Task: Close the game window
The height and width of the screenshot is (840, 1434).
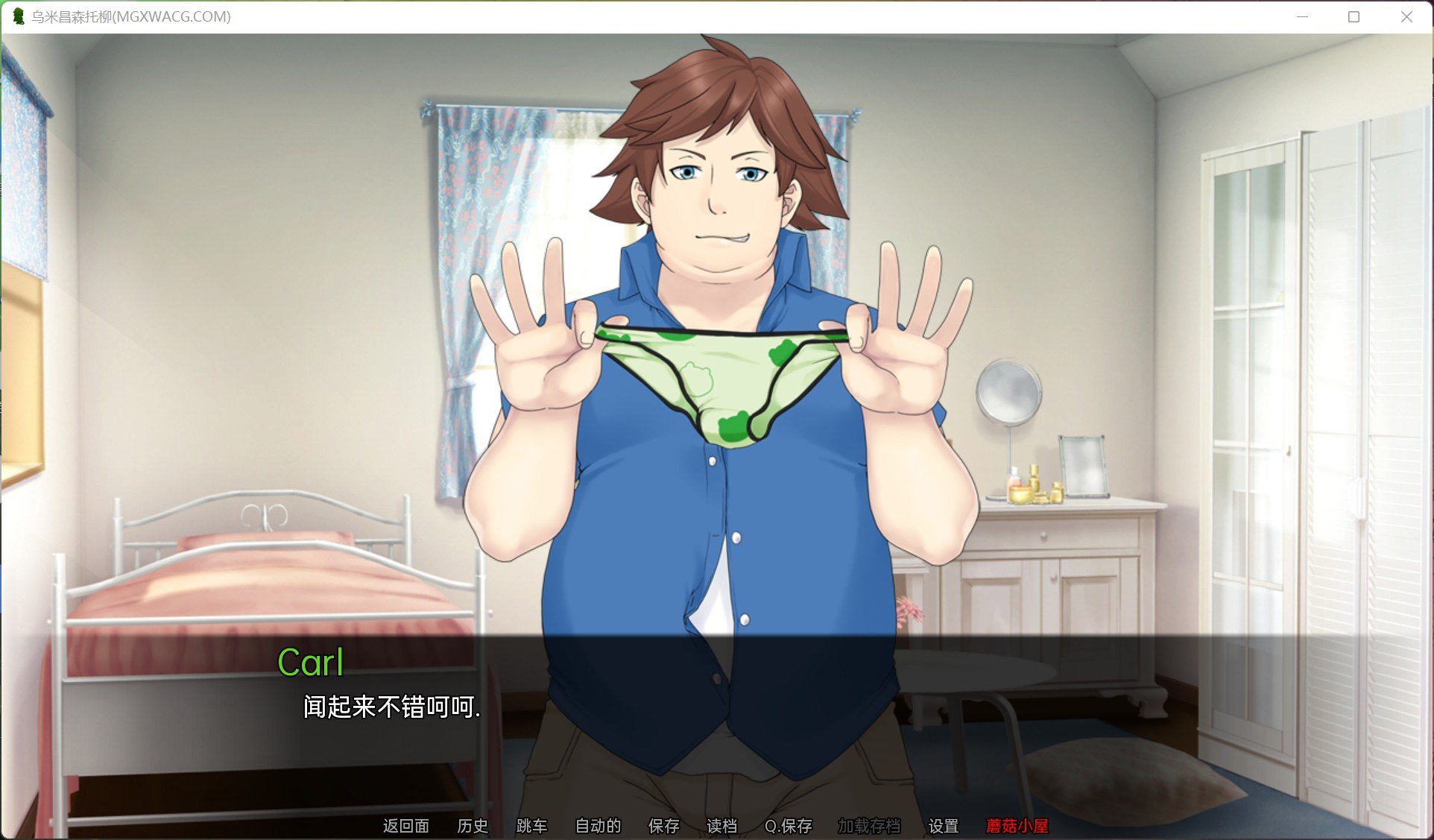Action: pos(1407,15)
